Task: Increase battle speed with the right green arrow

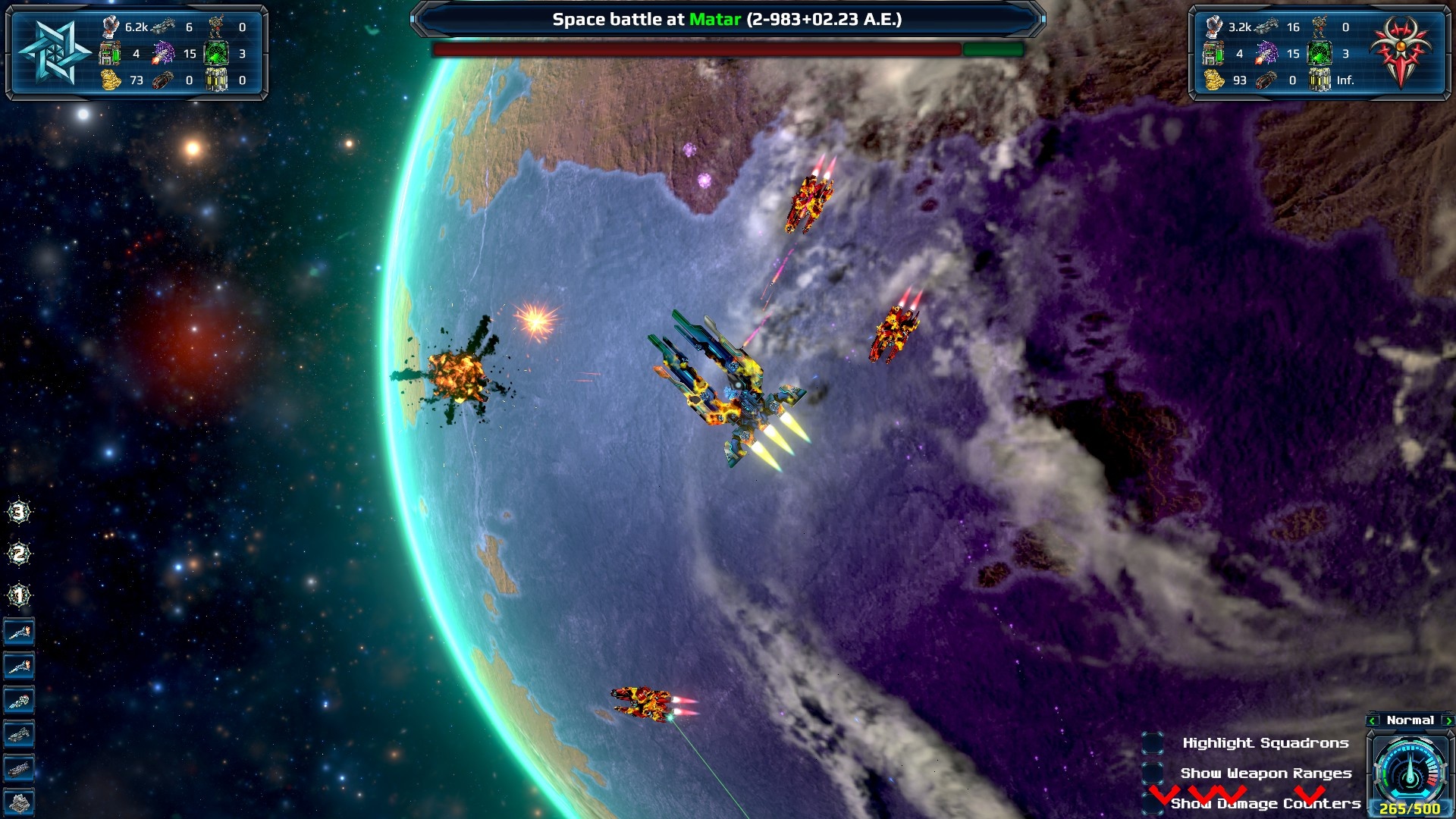Action: coord(1448,720)
